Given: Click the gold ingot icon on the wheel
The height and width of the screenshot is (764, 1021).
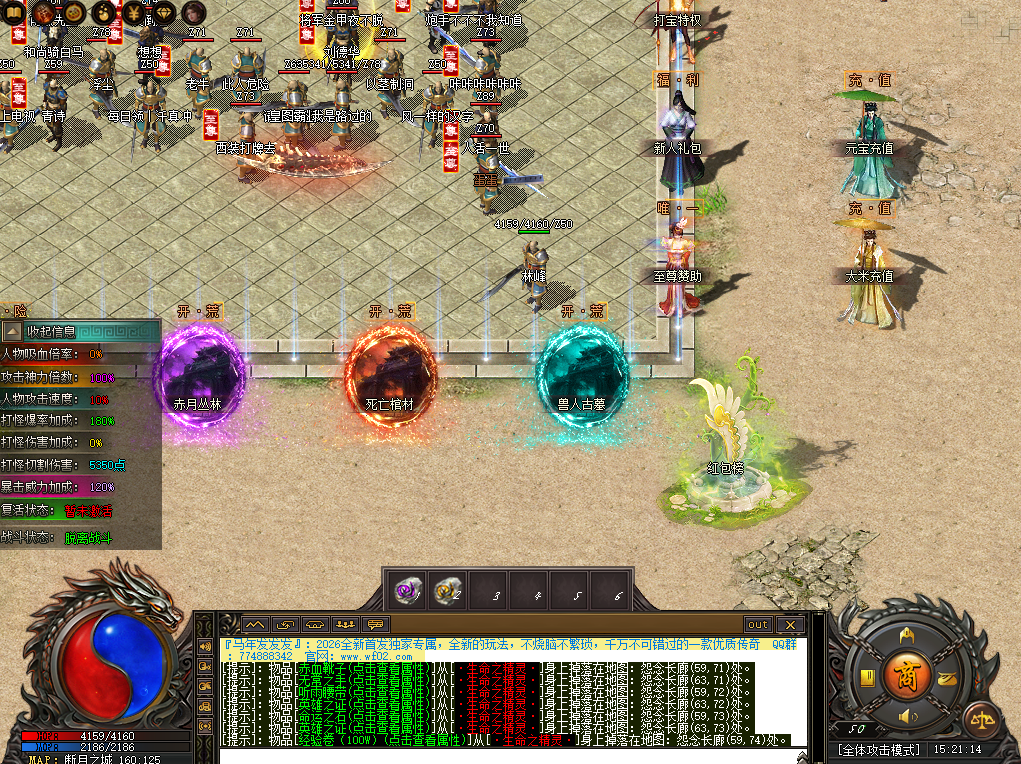Looking at the screenshot, I should point(945,679).
